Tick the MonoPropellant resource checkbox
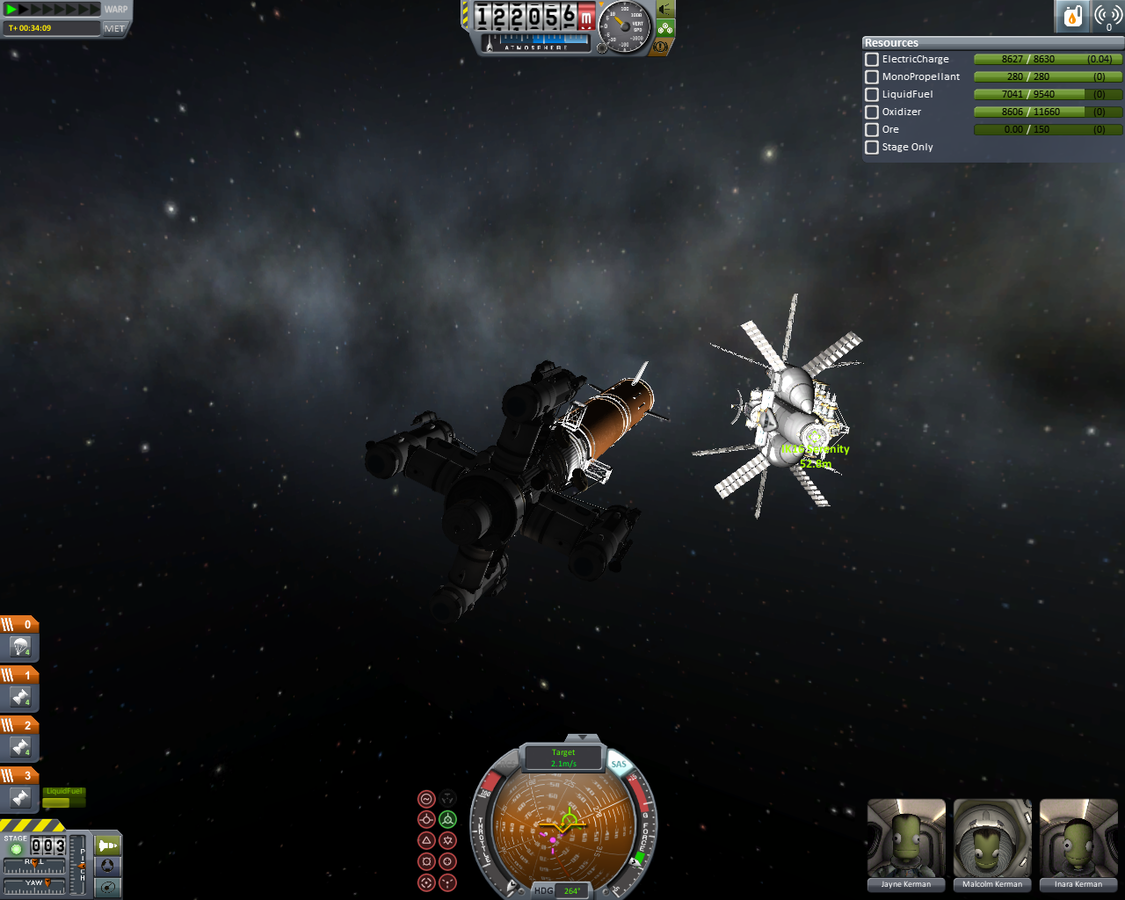 (872, 77)
